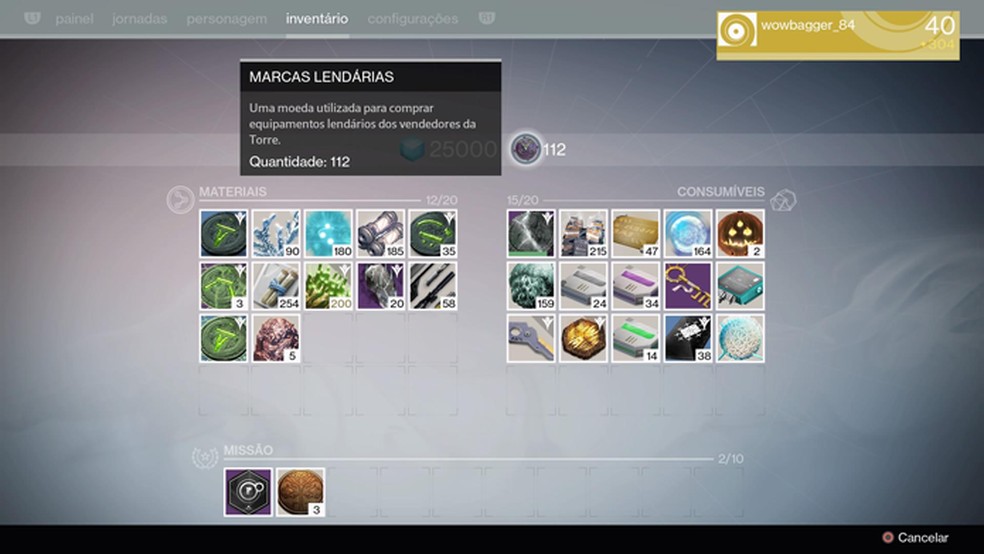Select the Legendary Marks currency icon
The height and width of the screenshot is (554, 984).
point(526,150)
